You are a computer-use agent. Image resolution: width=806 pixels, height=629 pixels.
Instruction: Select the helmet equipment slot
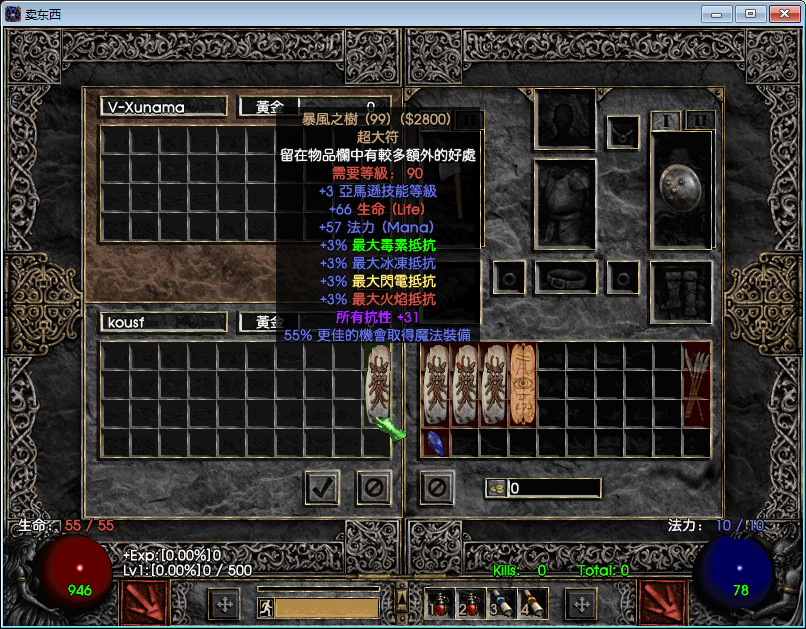click(x=566, y=119)
